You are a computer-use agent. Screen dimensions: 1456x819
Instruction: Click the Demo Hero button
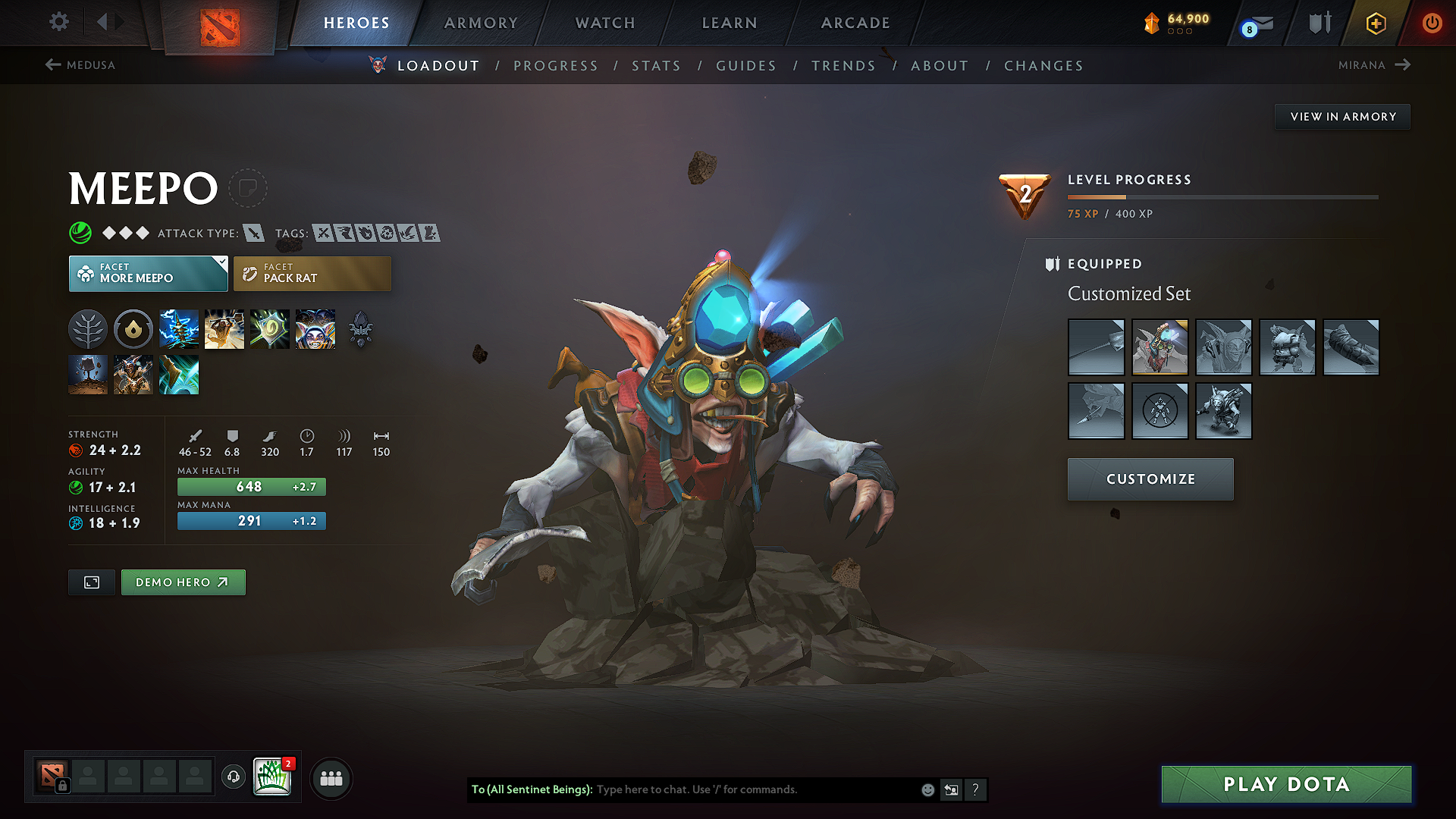pos(183,582)
